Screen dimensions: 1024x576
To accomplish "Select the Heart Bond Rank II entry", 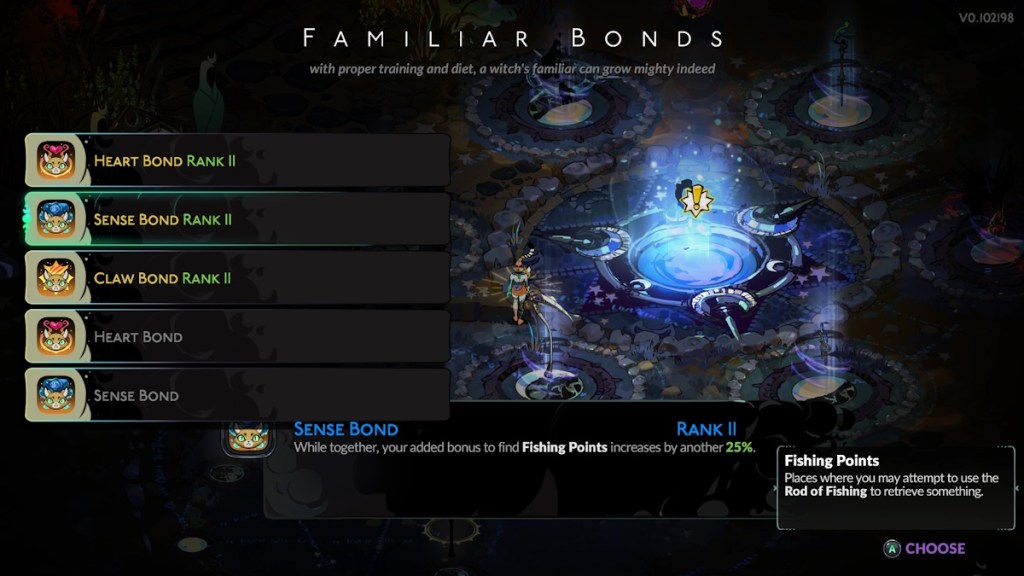I will (237, 160).
